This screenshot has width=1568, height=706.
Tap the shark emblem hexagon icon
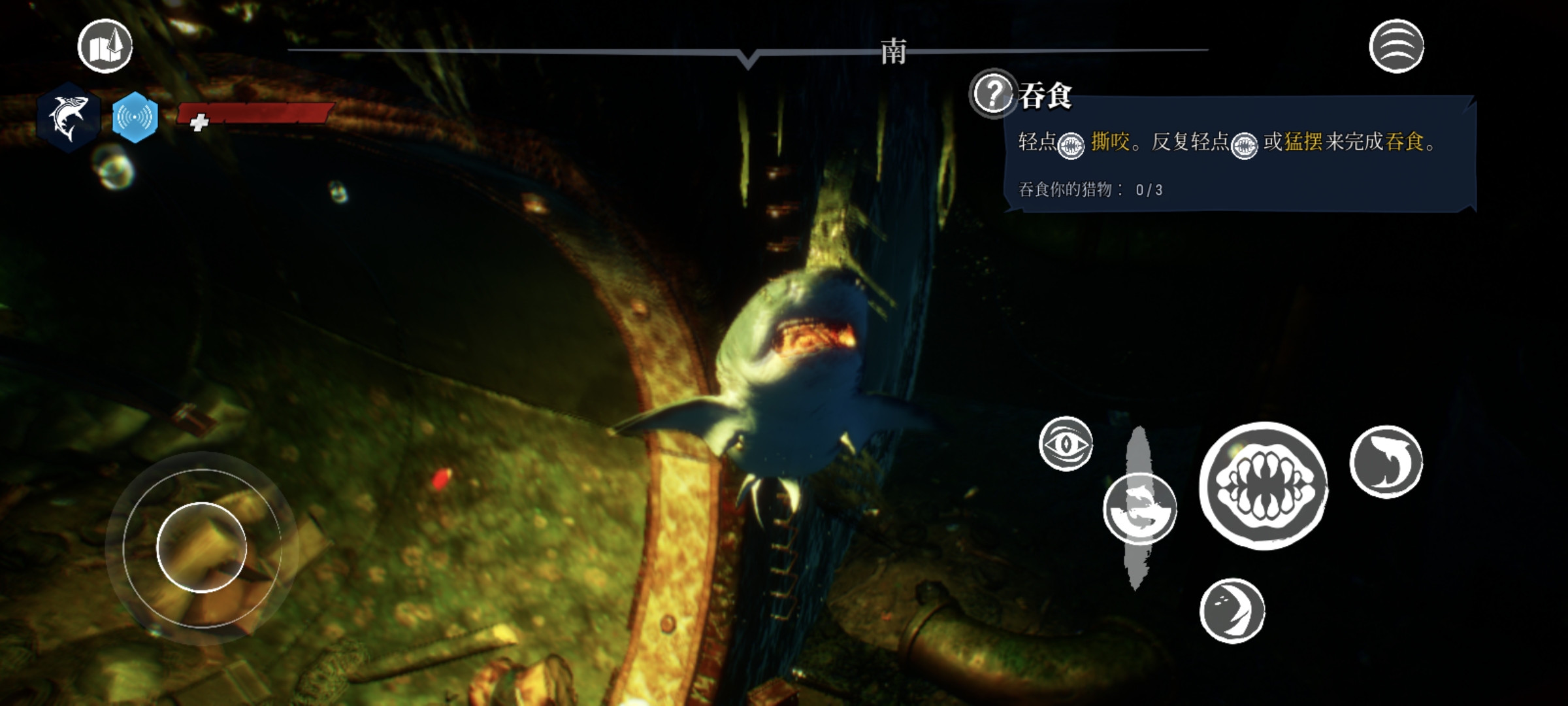tap(69, 118)
